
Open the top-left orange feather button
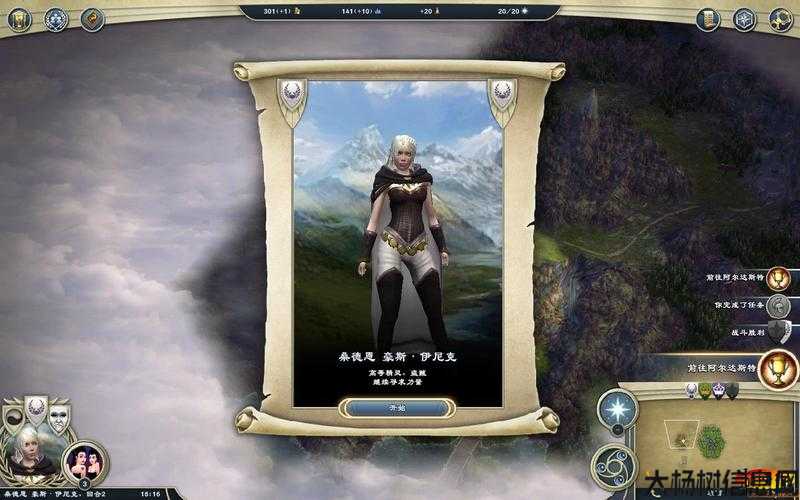(x=92, y=19)
